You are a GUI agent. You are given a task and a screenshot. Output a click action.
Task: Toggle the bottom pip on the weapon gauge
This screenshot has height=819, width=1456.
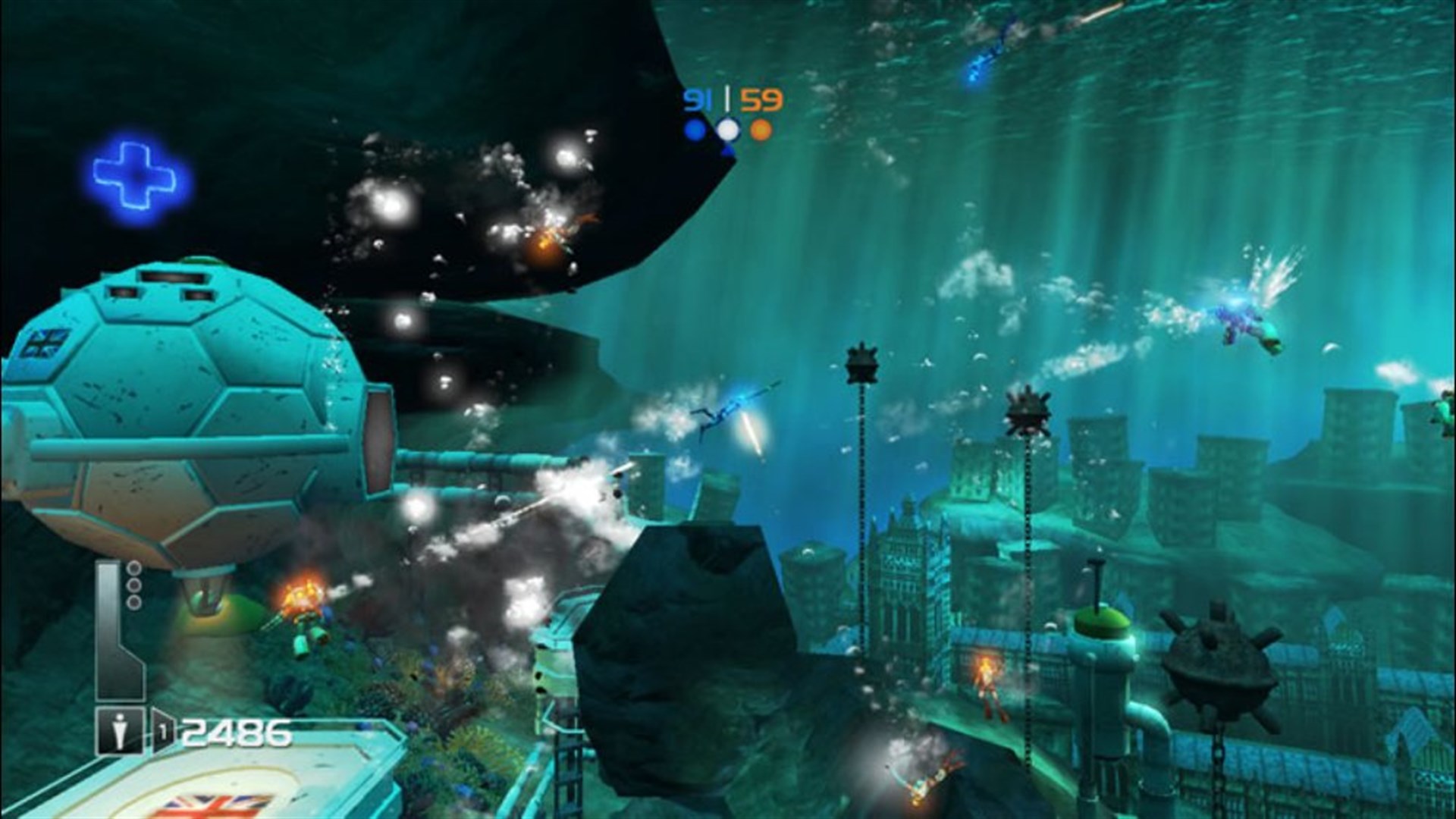pos(134,601)
